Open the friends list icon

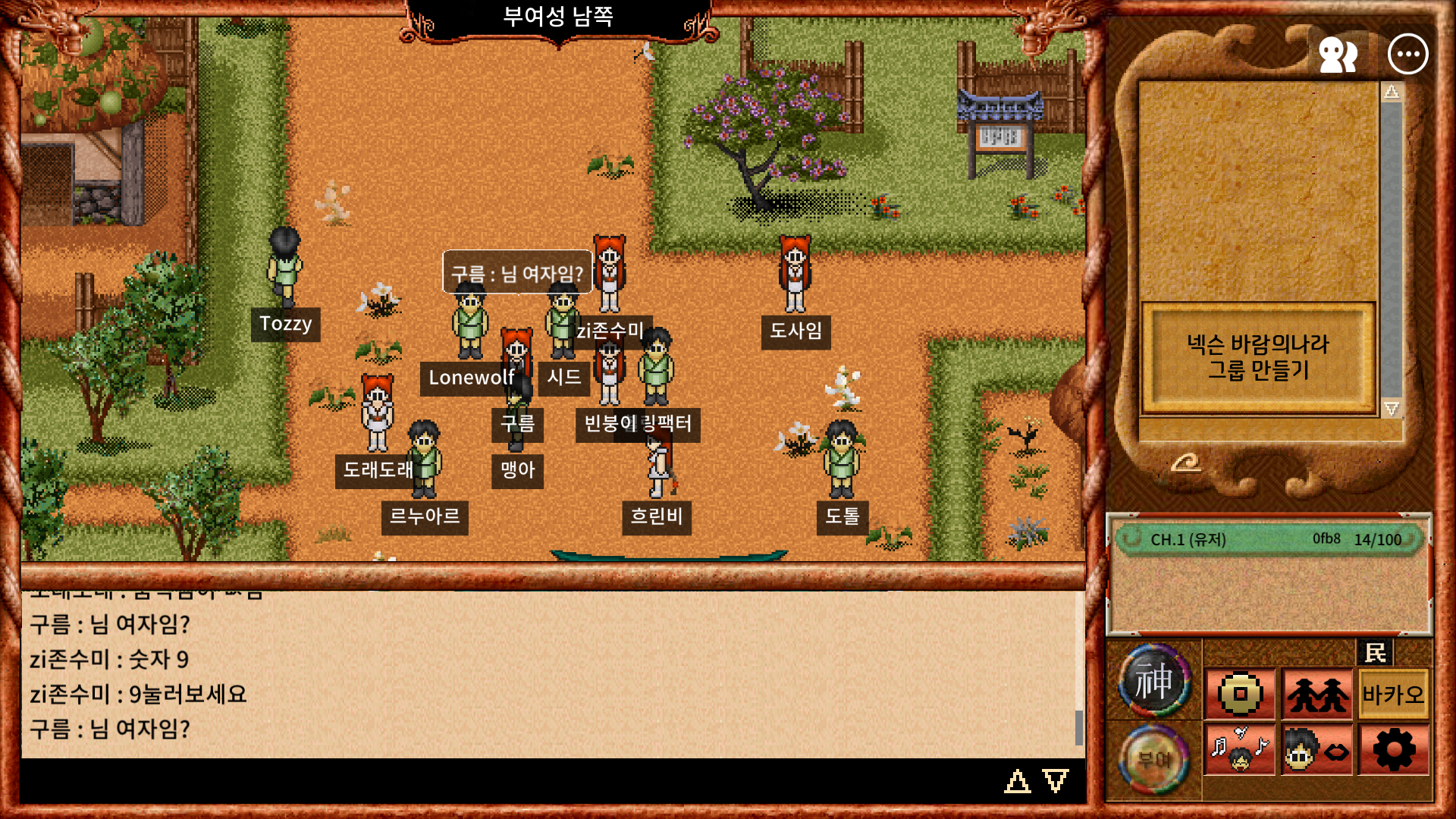pos(1338,55)
